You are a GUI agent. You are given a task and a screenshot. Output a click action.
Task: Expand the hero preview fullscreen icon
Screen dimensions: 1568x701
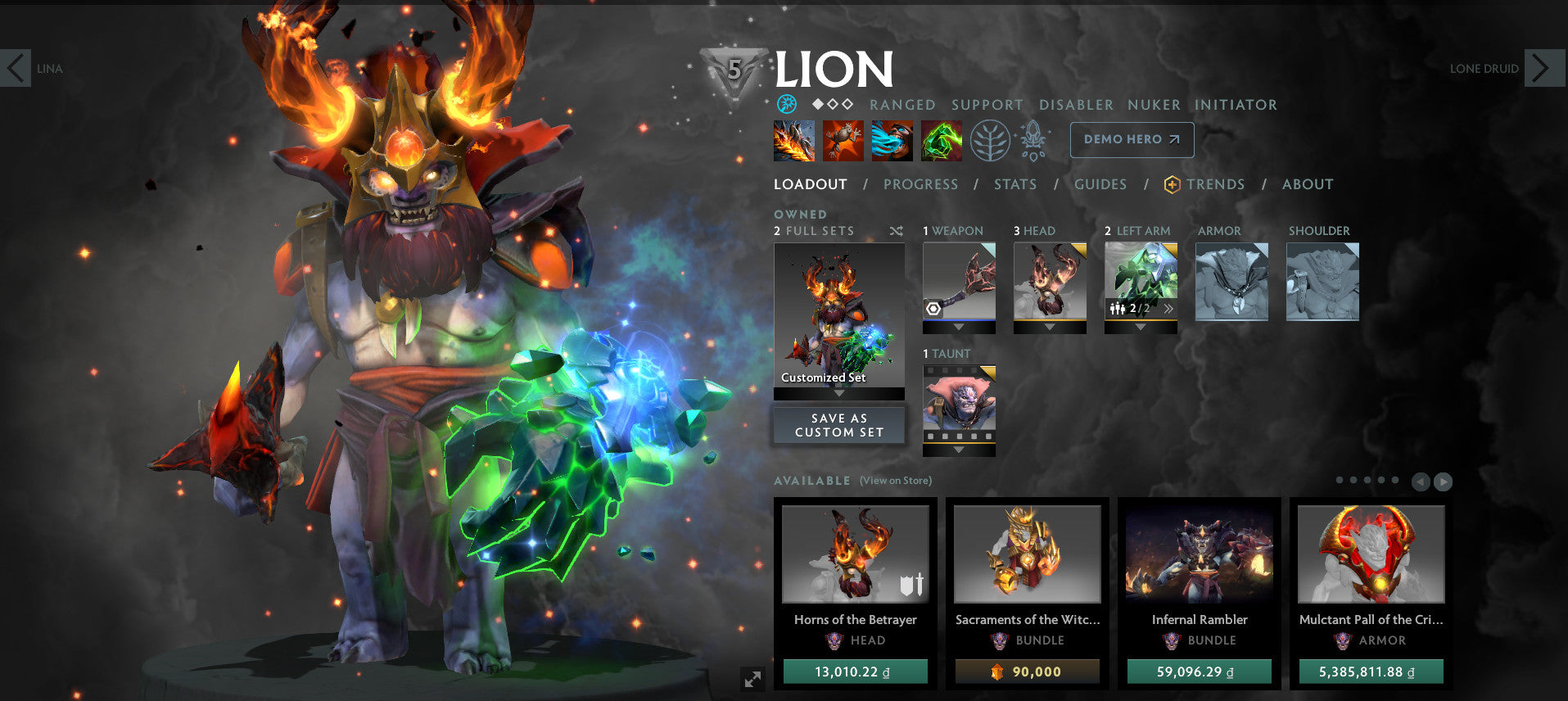pos(753,680)
